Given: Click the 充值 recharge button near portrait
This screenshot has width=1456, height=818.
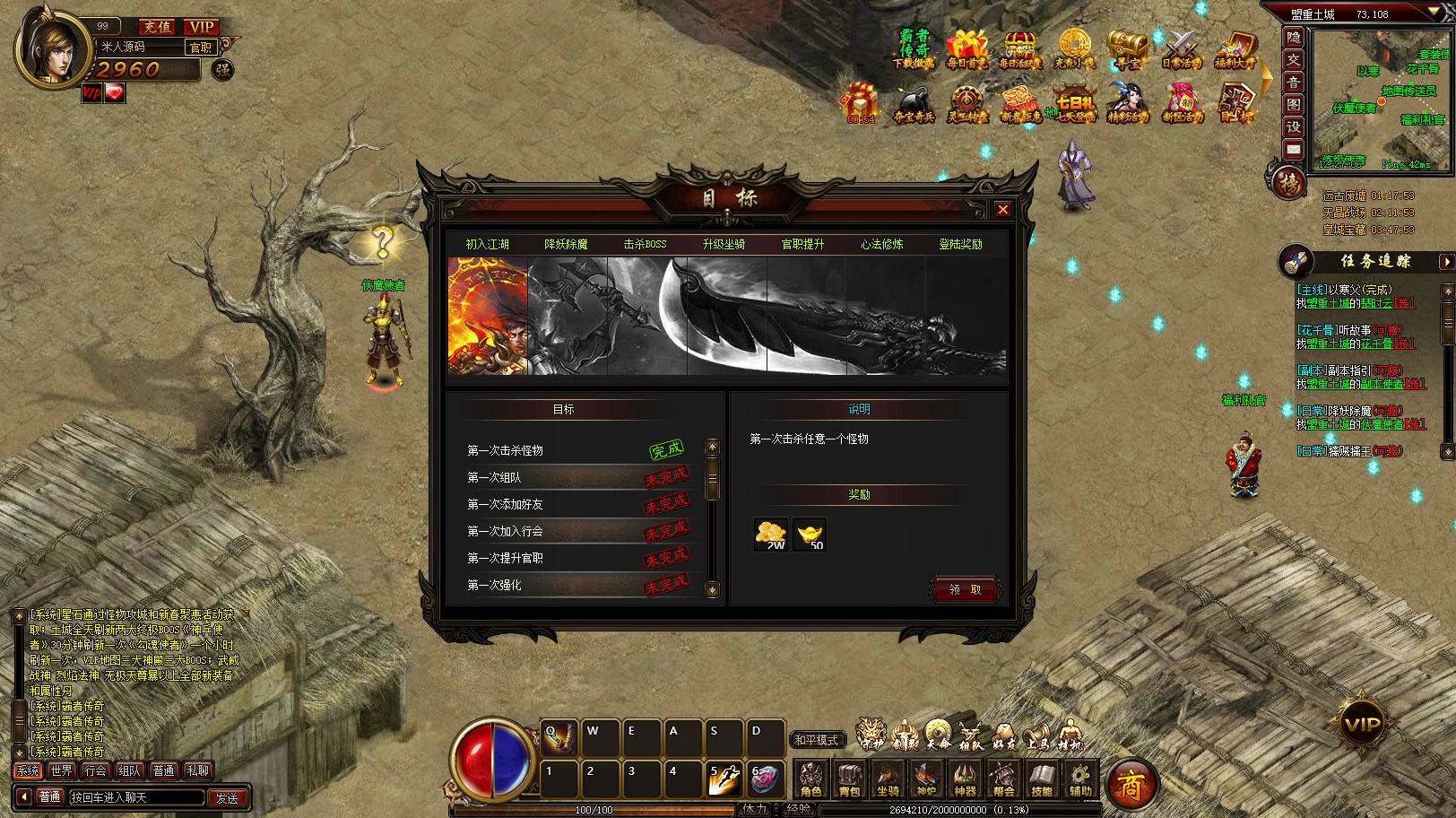Looking at the screenshot, I should (x=158, y=27).
